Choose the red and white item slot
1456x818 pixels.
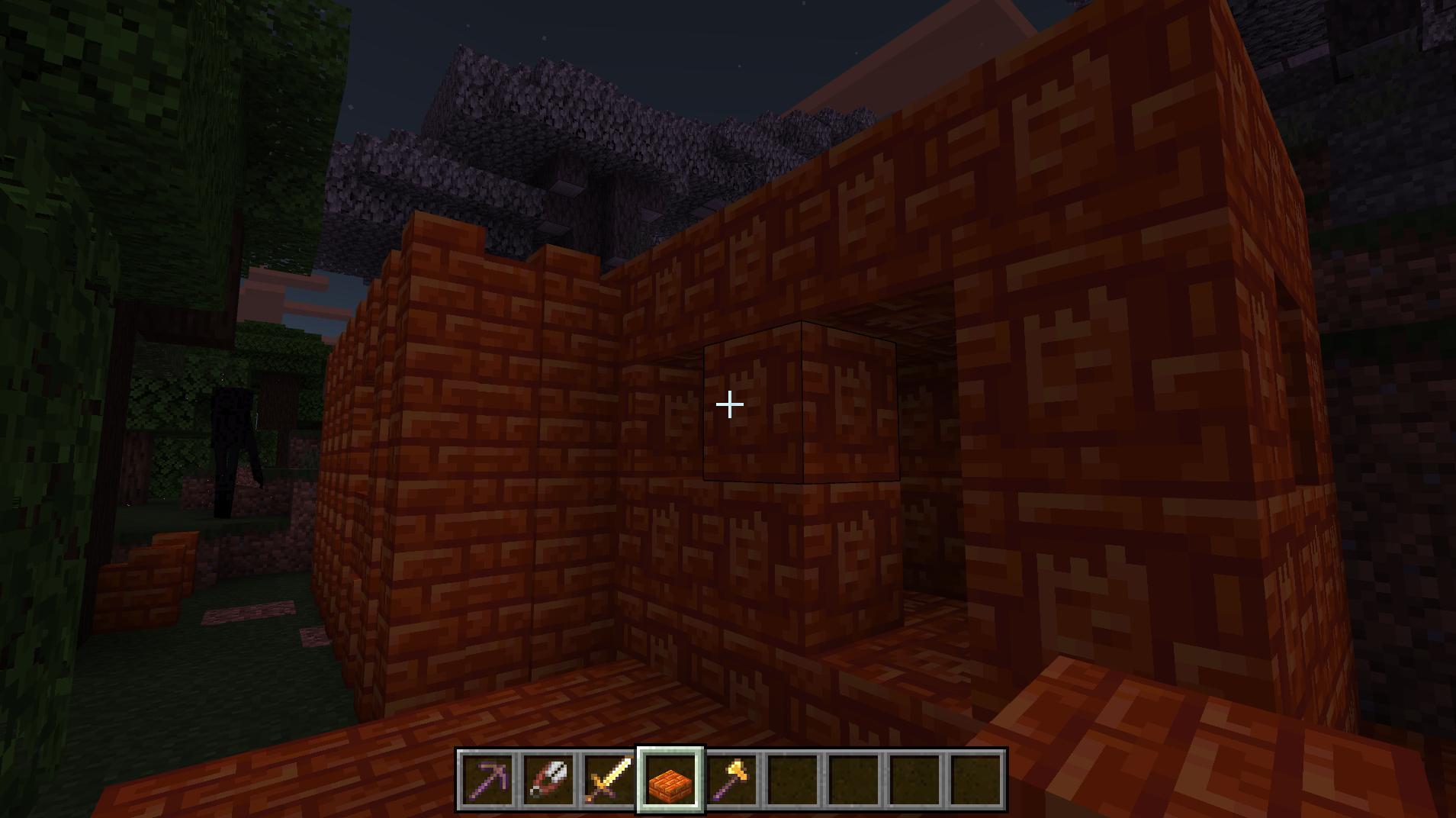click(548, 780)
